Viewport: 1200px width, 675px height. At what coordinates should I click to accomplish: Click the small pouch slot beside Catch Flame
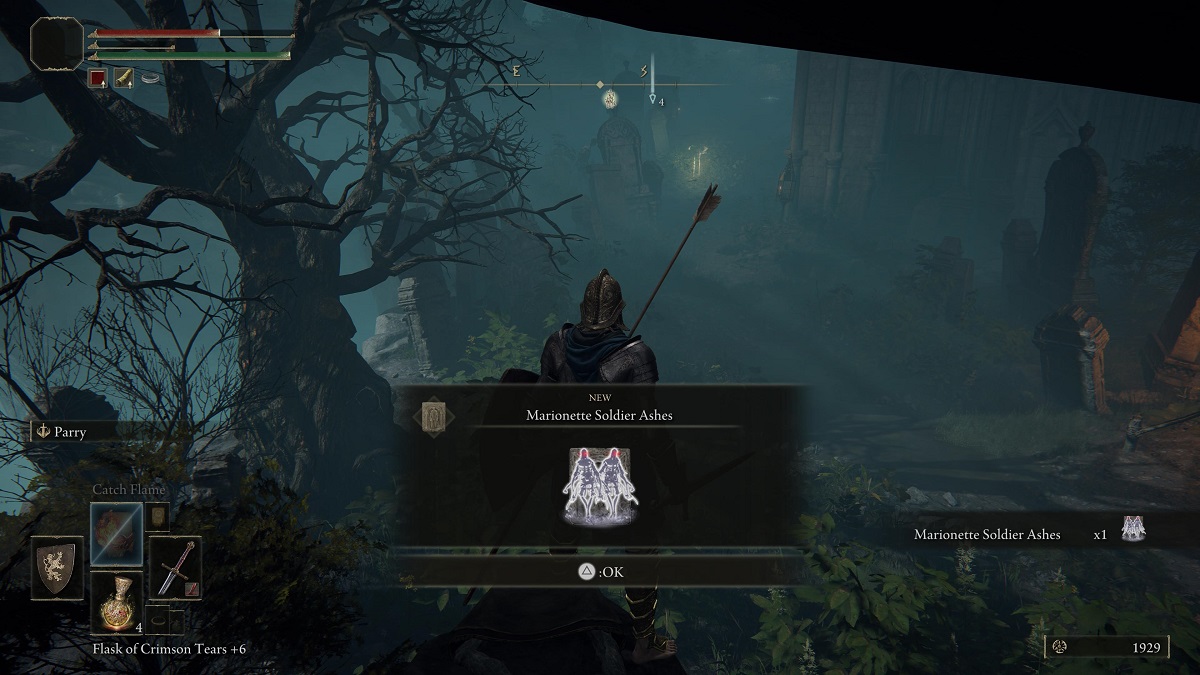158,516
